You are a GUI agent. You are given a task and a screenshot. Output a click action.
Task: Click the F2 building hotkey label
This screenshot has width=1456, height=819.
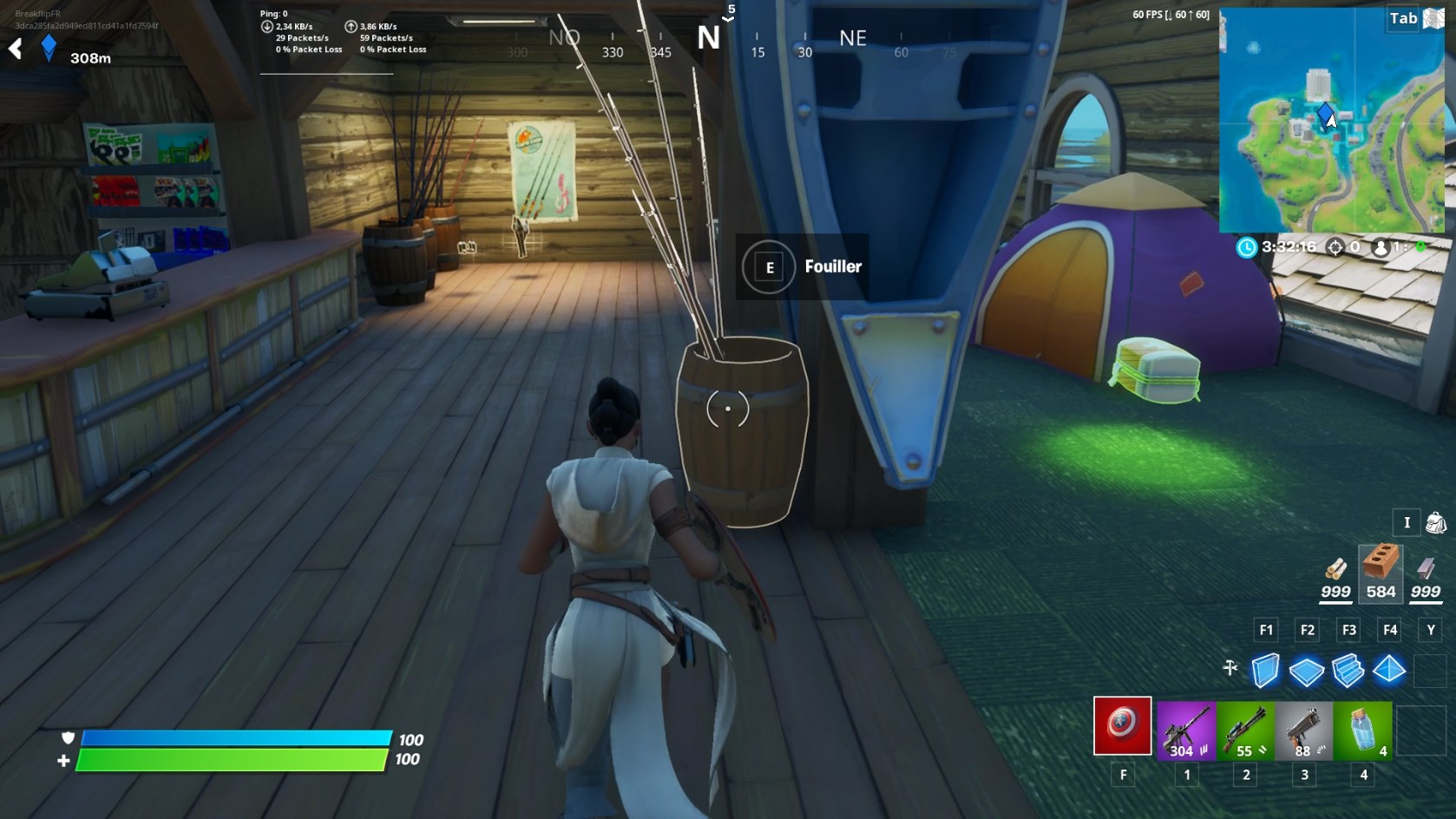pos(1307,630)
